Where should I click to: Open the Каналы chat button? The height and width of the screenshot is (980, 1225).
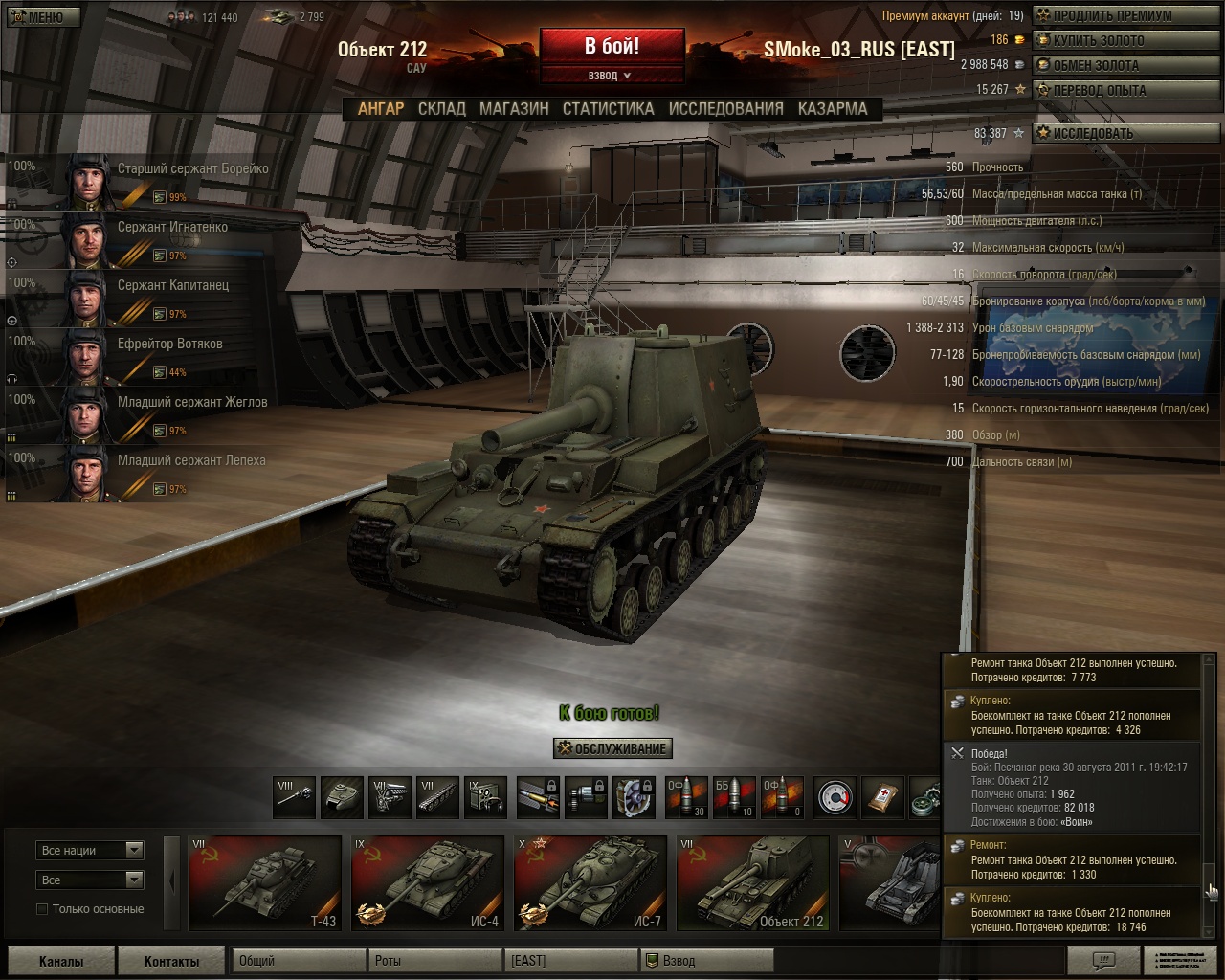61,961
